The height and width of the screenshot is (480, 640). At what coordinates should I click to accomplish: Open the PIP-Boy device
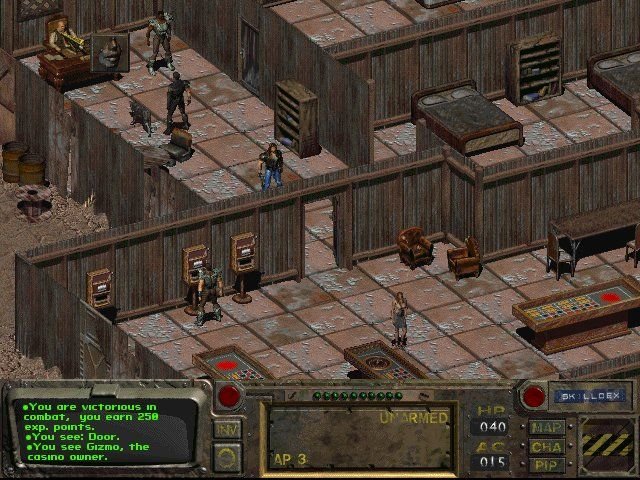546,464
